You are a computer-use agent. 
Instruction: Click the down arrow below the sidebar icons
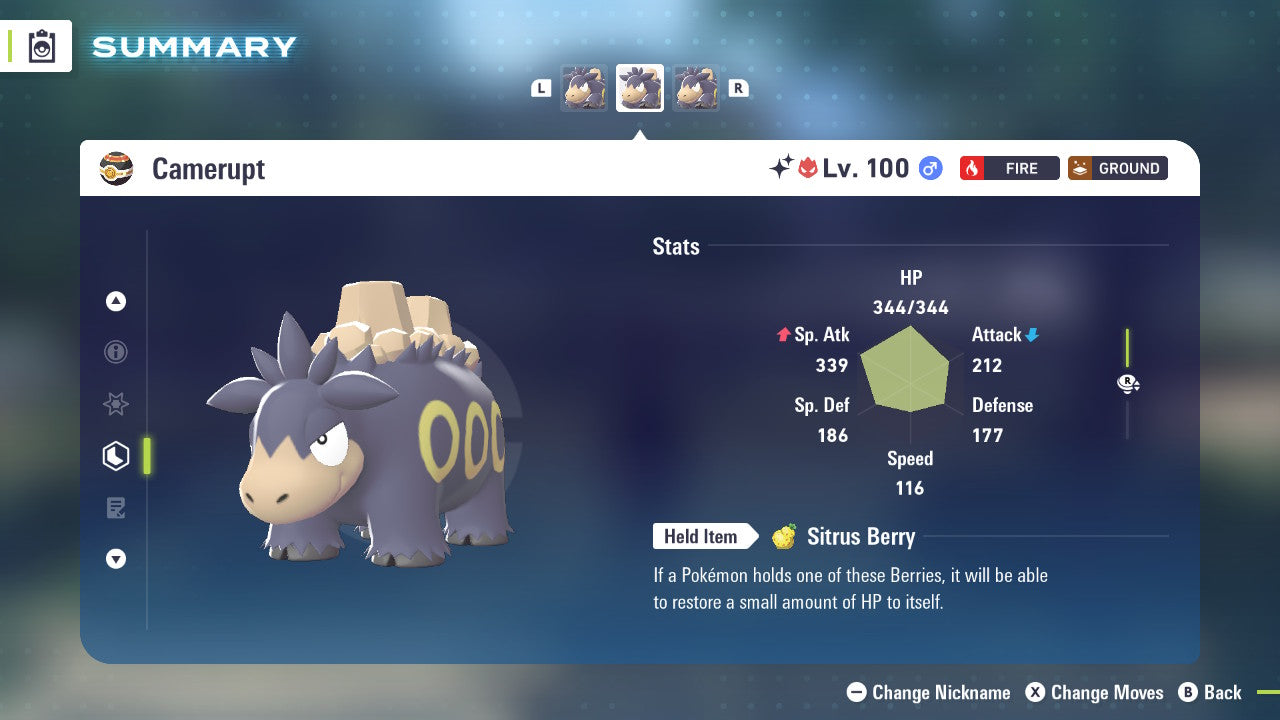tap(116, 559)
